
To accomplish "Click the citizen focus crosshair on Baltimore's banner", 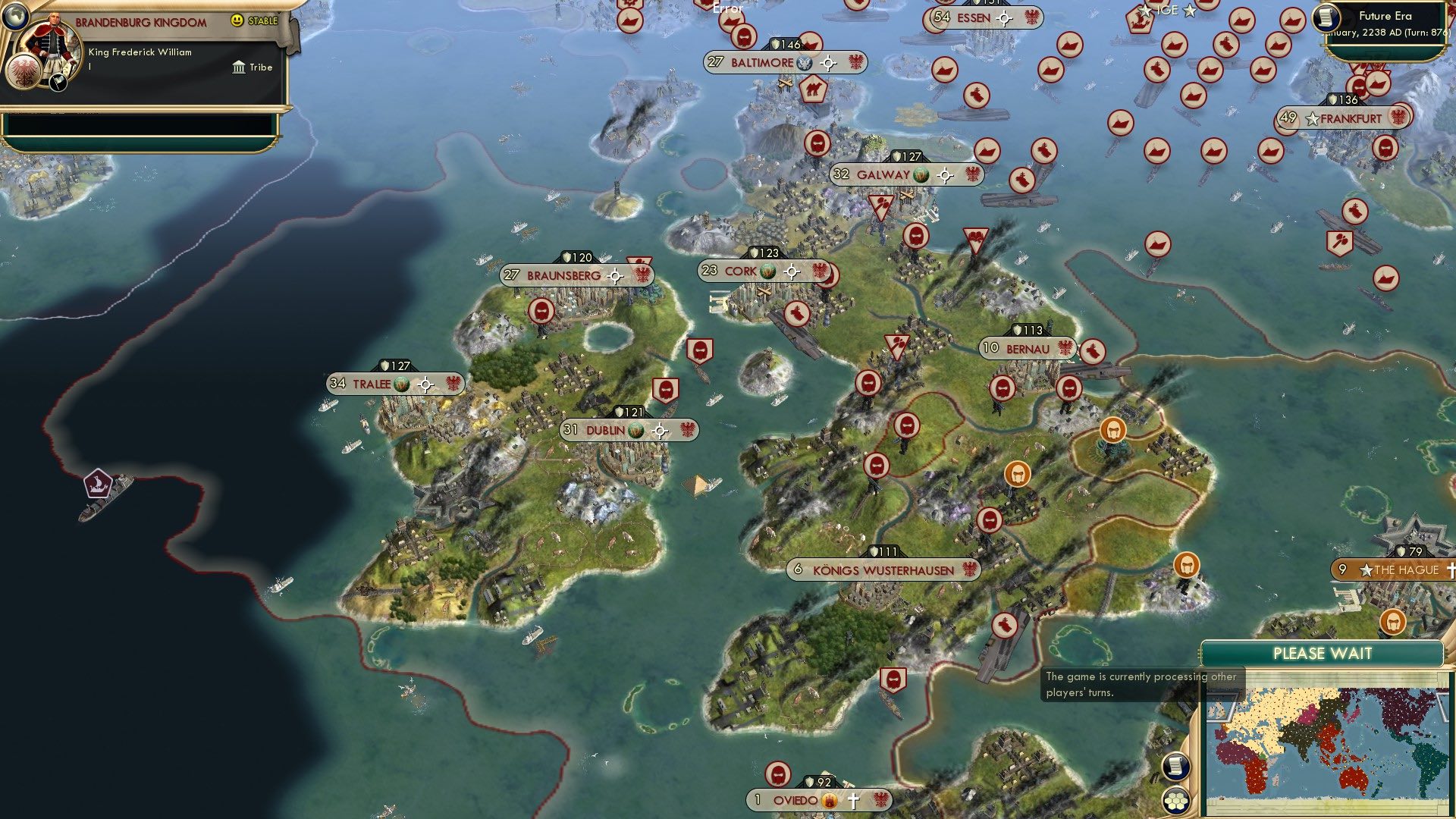I will (x=828, y=64).
